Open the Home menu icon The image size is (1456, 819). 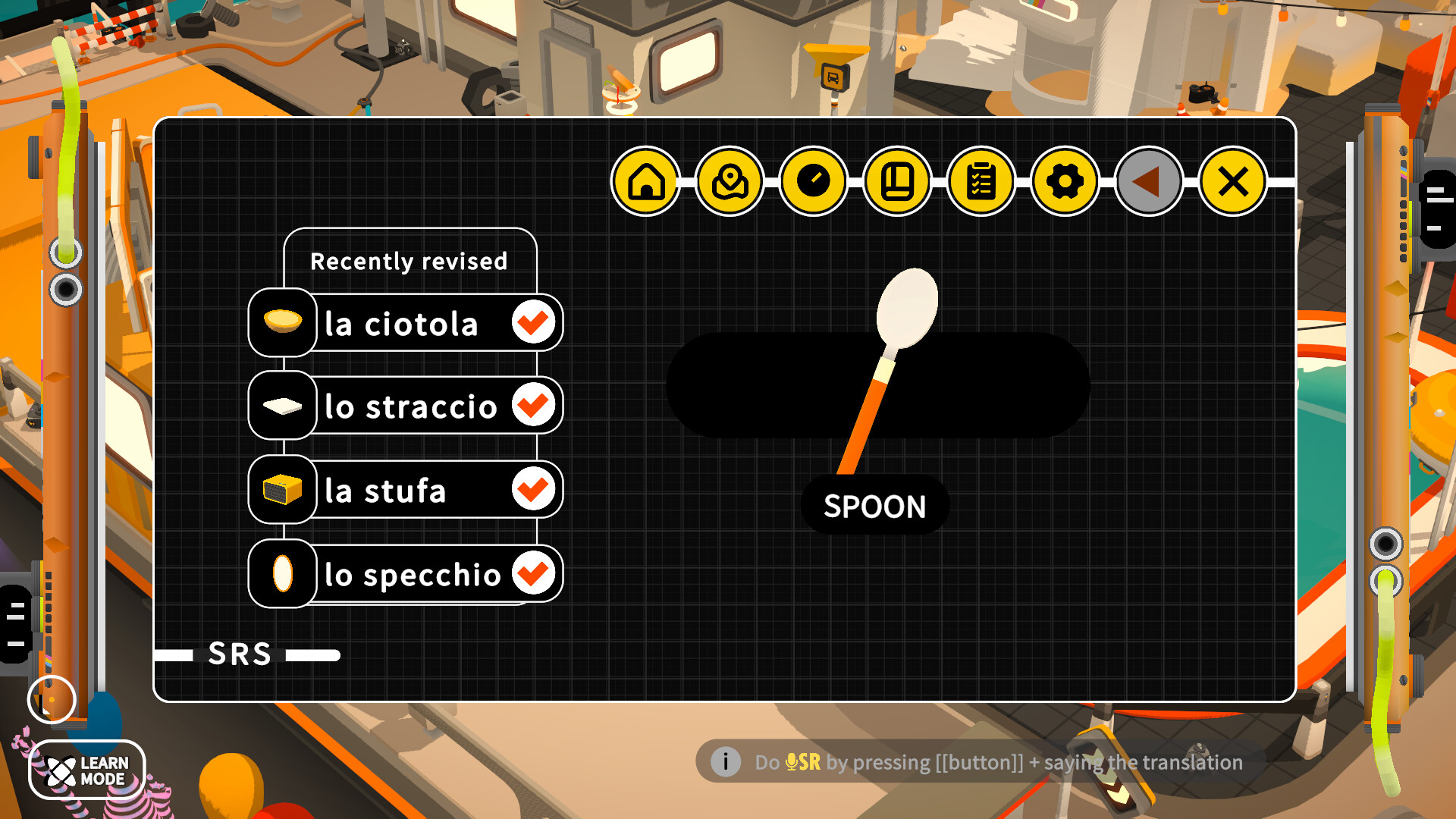(x=646, y=181)
